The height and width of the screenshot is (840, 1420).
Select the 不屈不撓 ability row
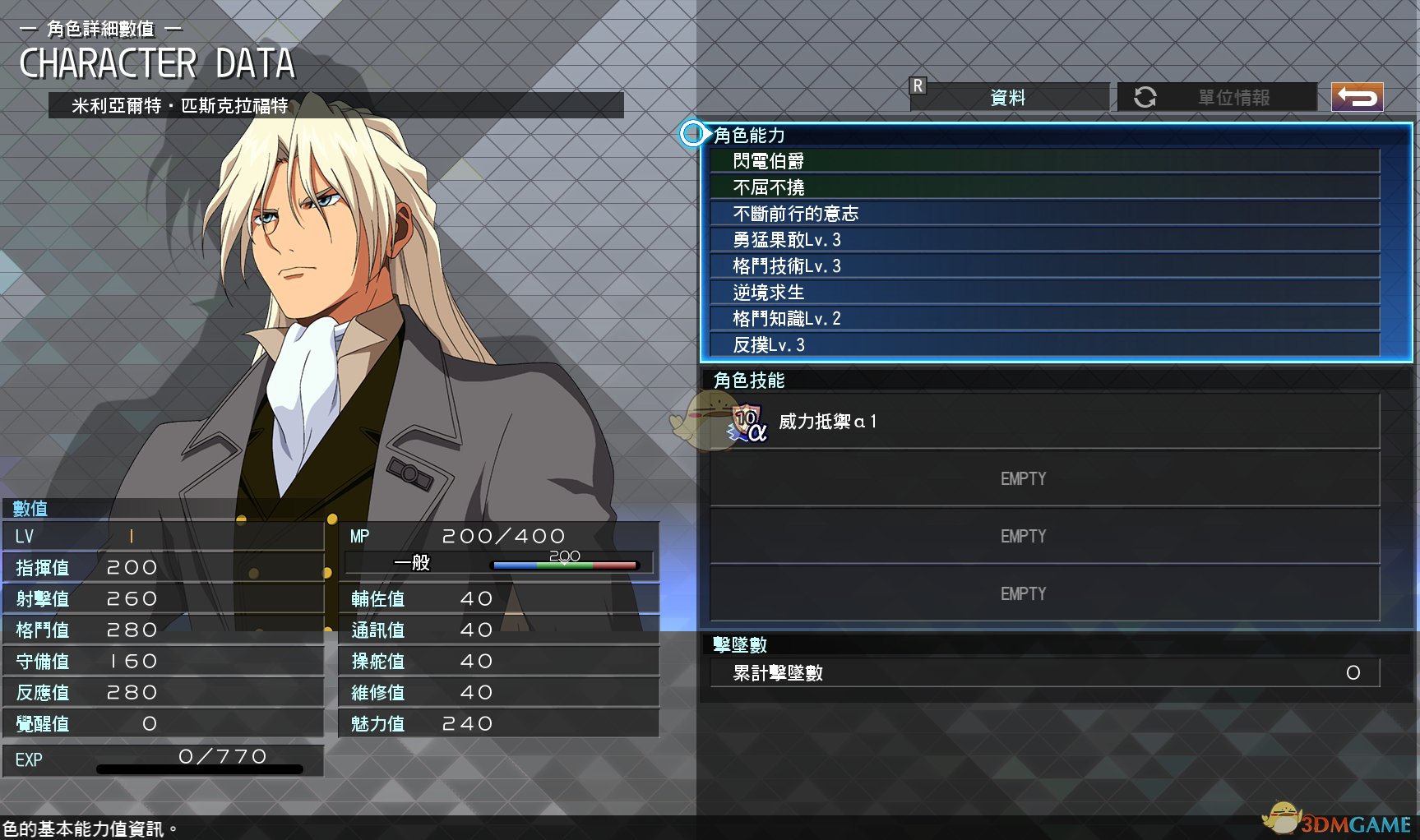pyautogui.click(x=1044, y=187)
